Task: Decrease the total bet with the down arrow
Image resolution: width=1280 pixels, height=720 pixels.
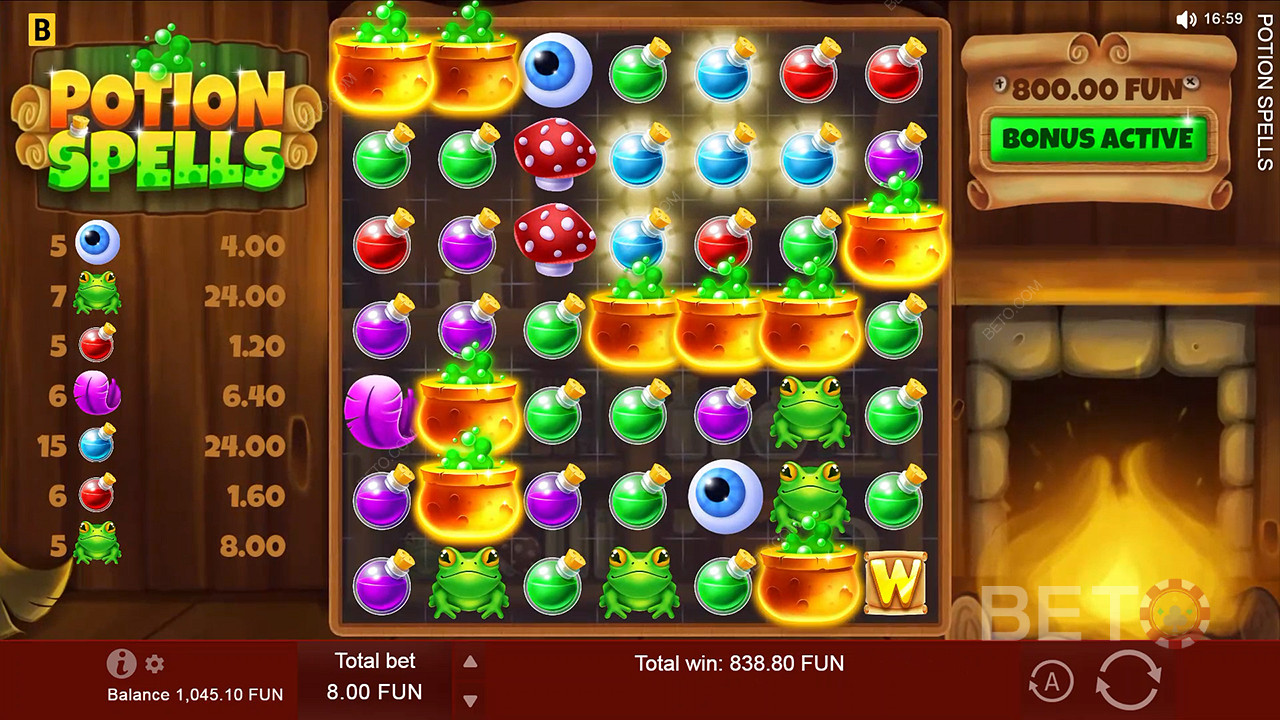Action: (470, 700)
